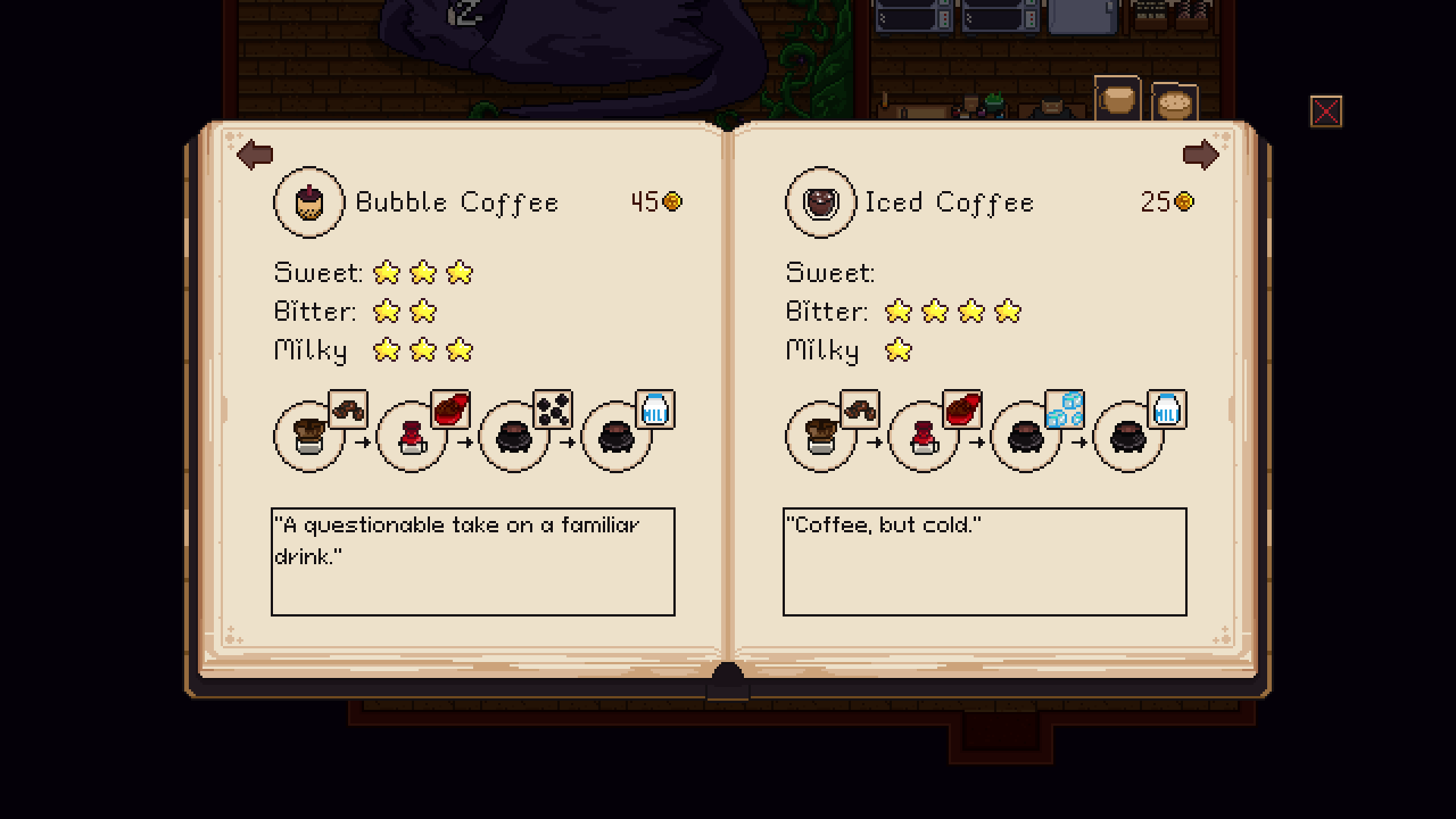This screenshot has width=1456, height=819.
Task: Select the Iced Coffee drink icon
Action: [x=821, y=202]
